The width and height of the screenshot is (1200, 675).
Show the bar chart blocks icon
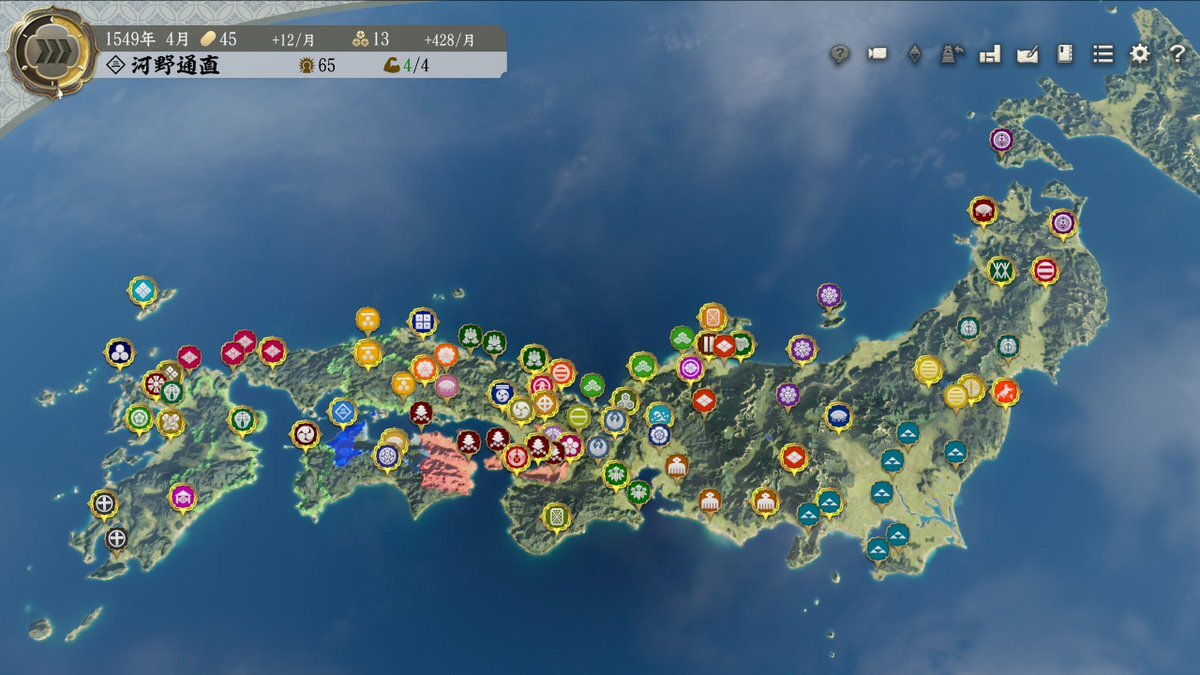tap(990, 54)
